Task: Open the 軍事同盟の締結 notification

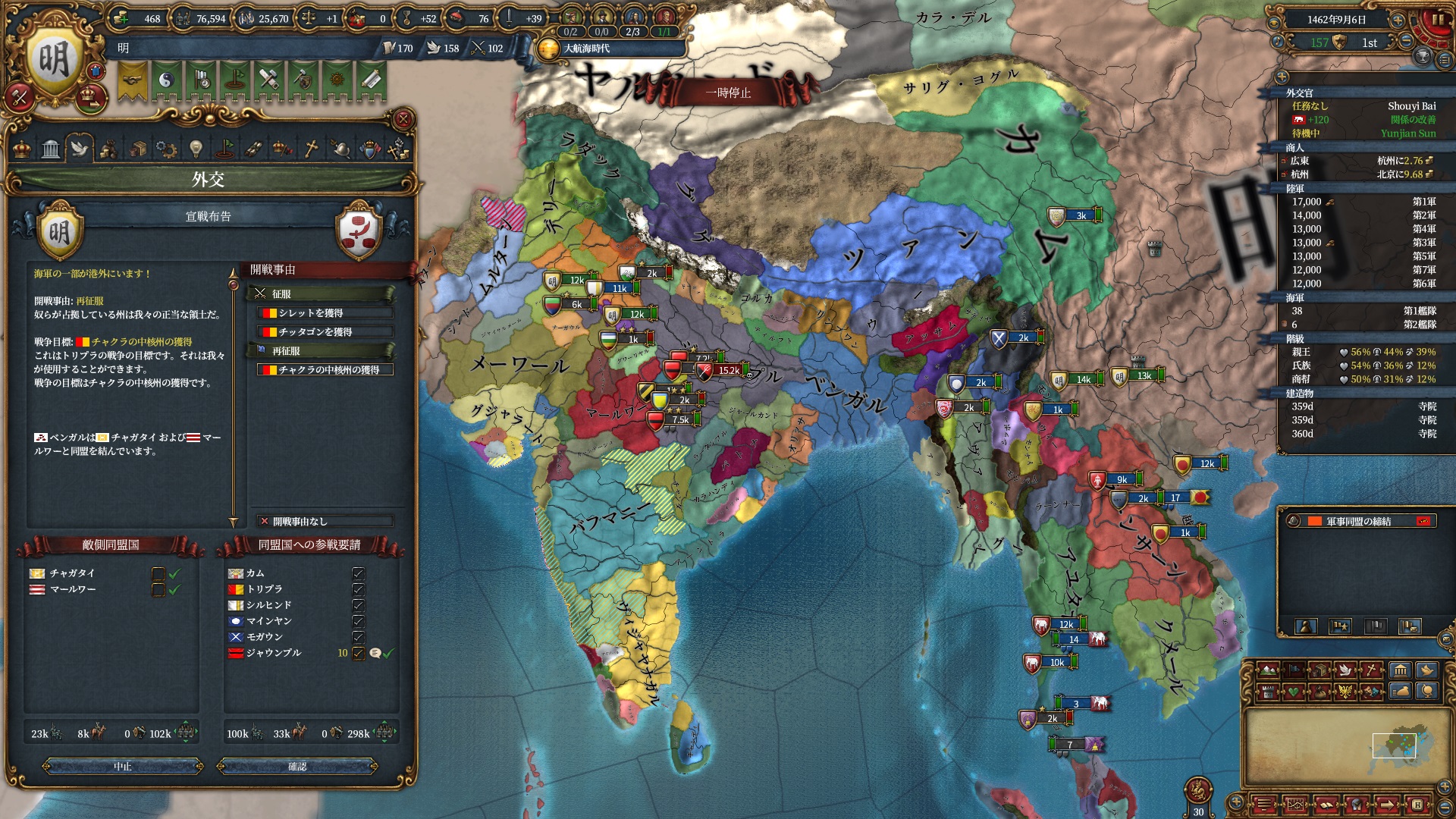Action: click(1357, 522)
